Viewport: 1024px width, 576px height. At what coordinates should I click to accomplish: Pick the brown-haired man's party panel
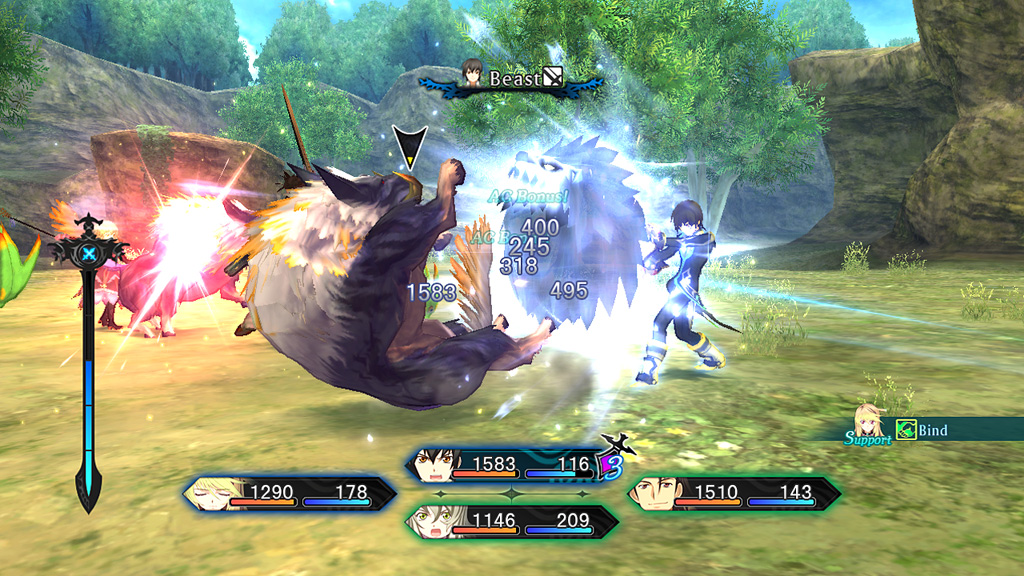[x=733, y=492]
